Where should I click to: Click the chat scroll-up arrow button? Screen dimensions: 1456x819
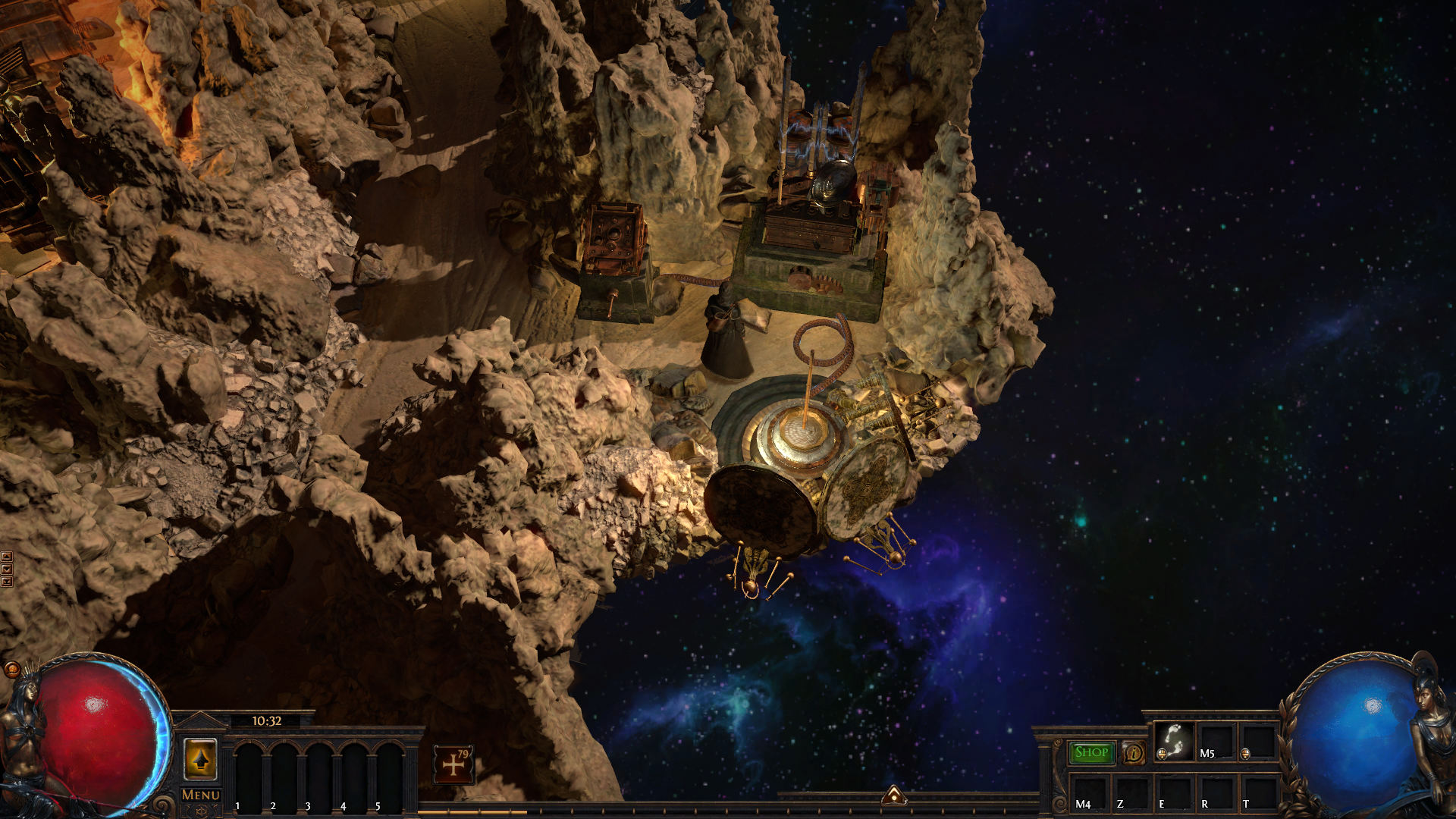click(7, 557)
